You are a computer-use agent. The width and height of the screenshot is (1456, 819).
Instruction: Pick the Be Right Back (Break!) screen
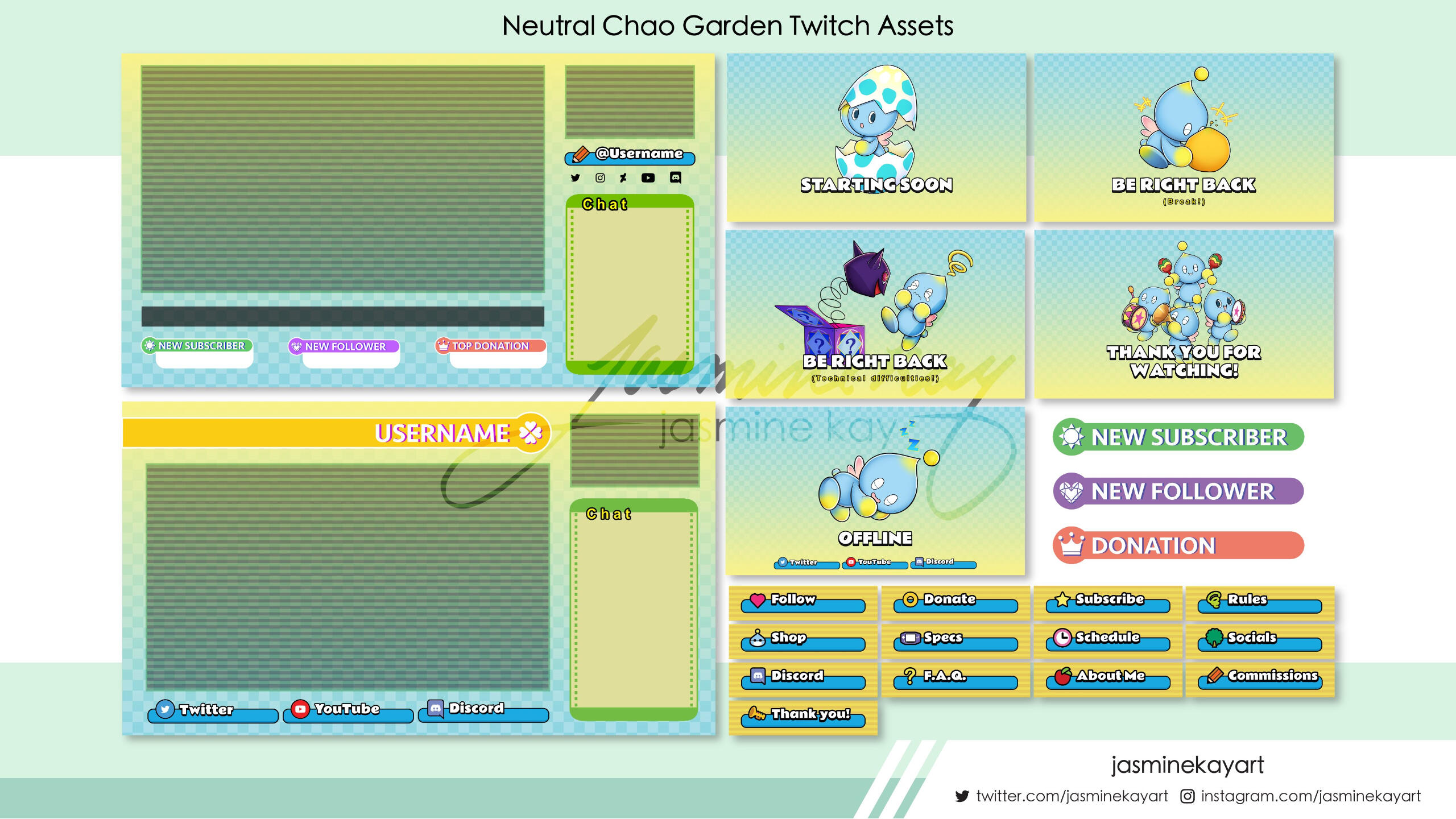click(1184, 138)
